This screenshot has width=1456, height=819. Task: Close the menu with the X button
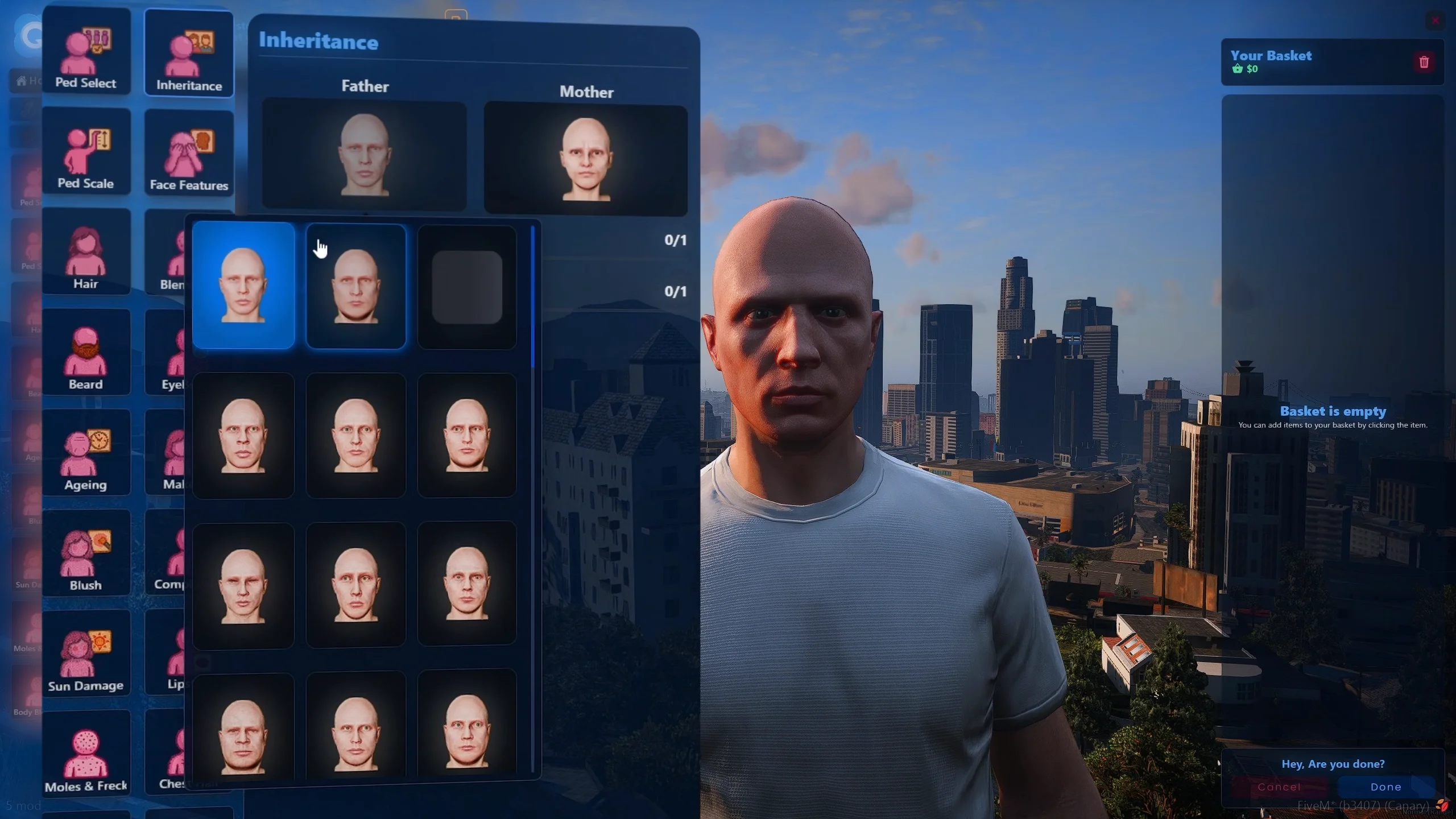coord(1436,21)
